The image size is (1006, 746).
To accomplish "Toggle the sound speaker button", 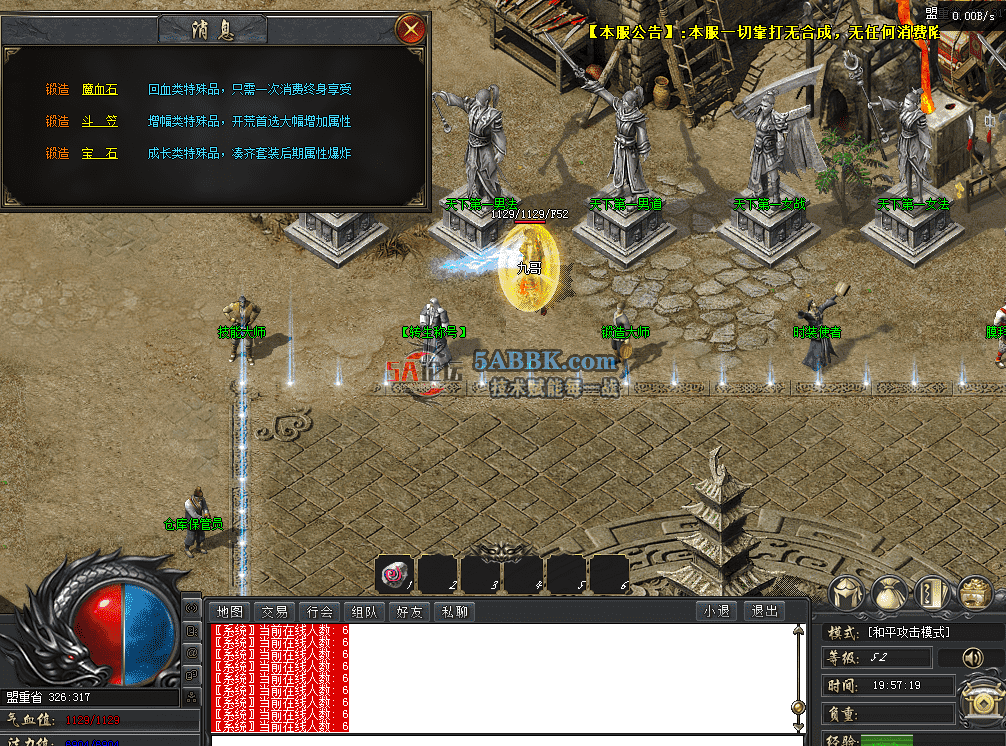I will coord(972,658).
